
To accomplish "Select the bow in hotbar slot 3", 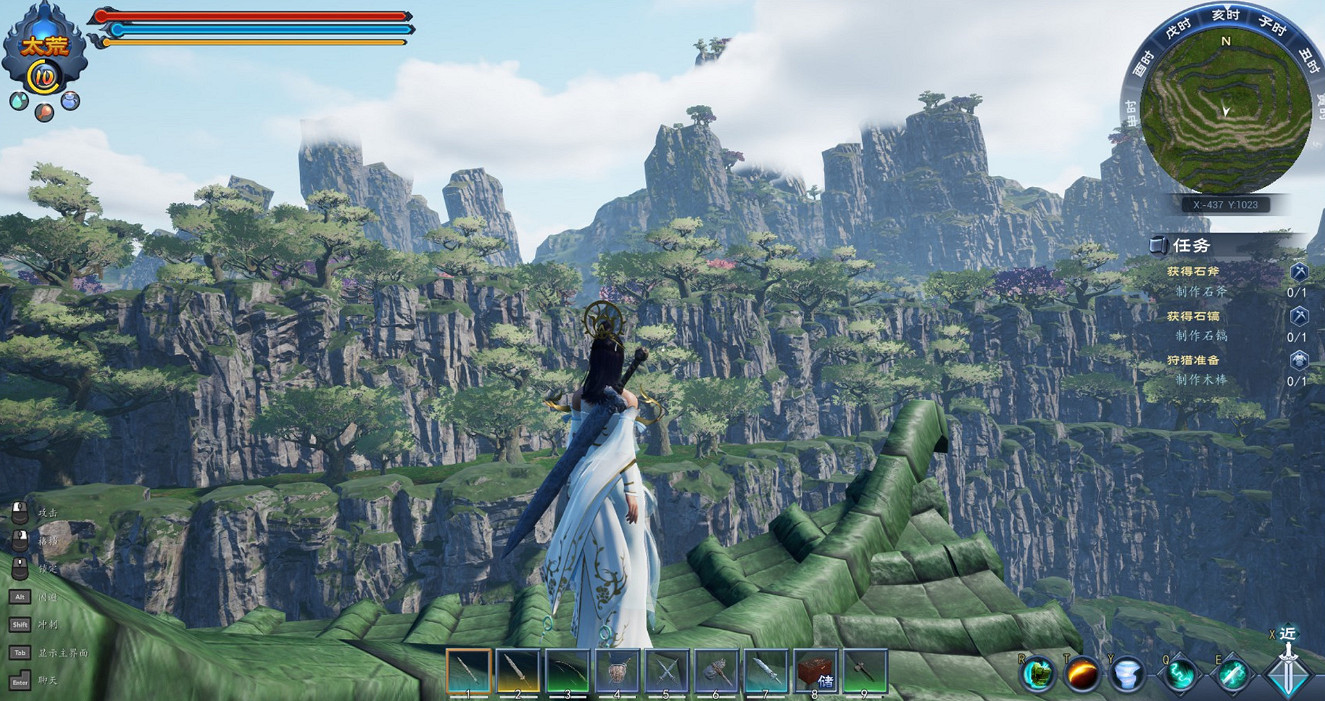I will coord(567,671).
